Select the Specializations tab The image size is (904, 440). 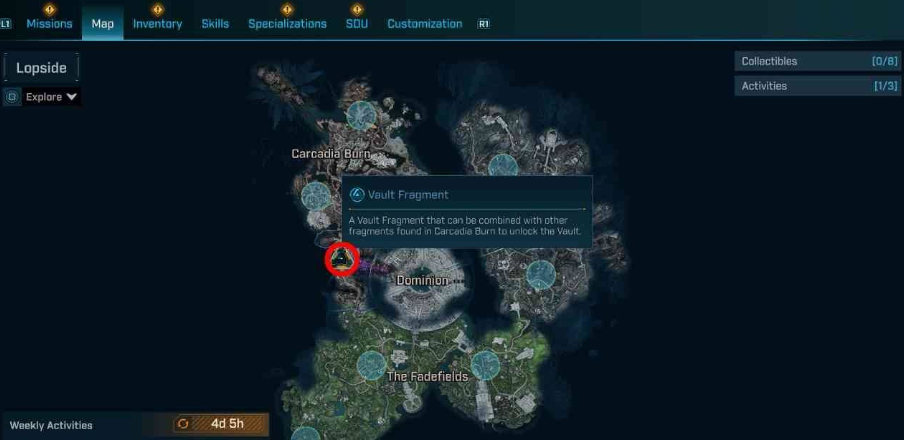point(287,23)
